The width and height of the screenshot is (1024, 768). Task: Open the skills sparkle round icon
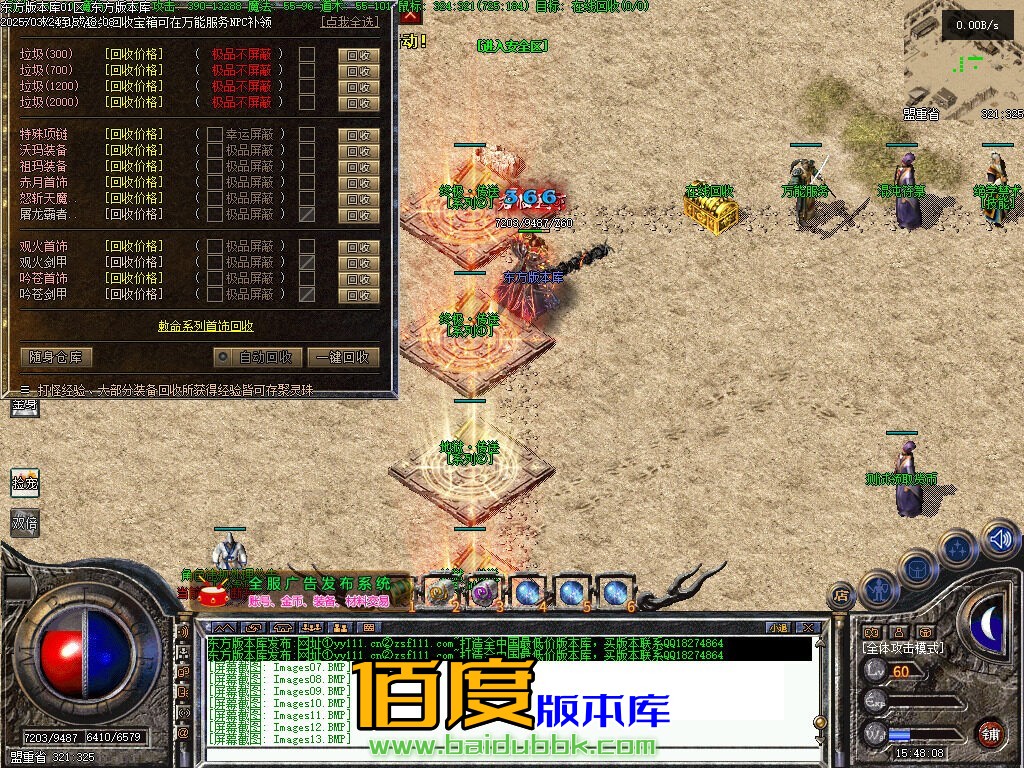[x=958, y=549]
